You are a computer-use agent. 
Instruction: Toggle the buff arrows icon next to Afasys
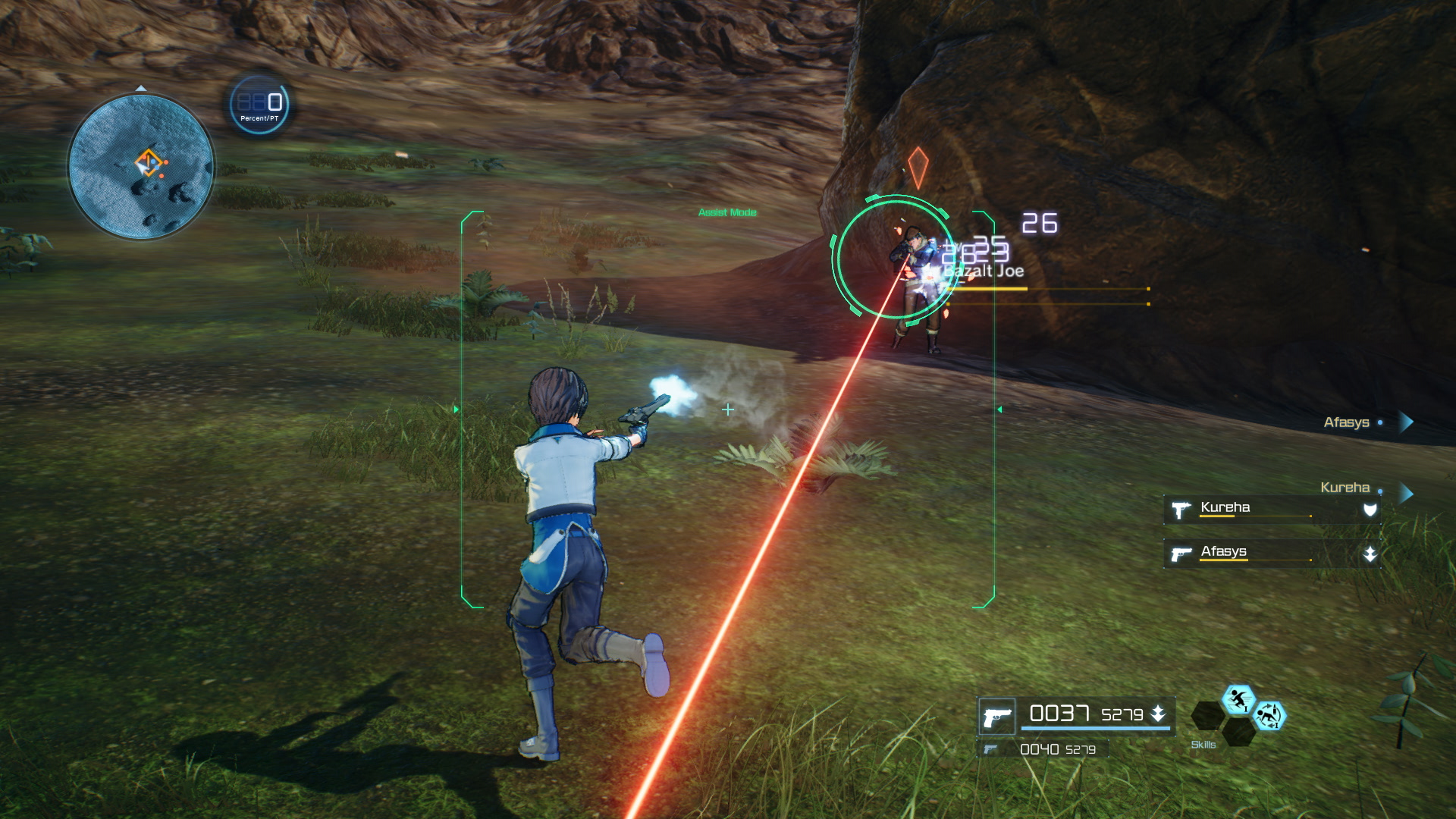(1370, 554)
